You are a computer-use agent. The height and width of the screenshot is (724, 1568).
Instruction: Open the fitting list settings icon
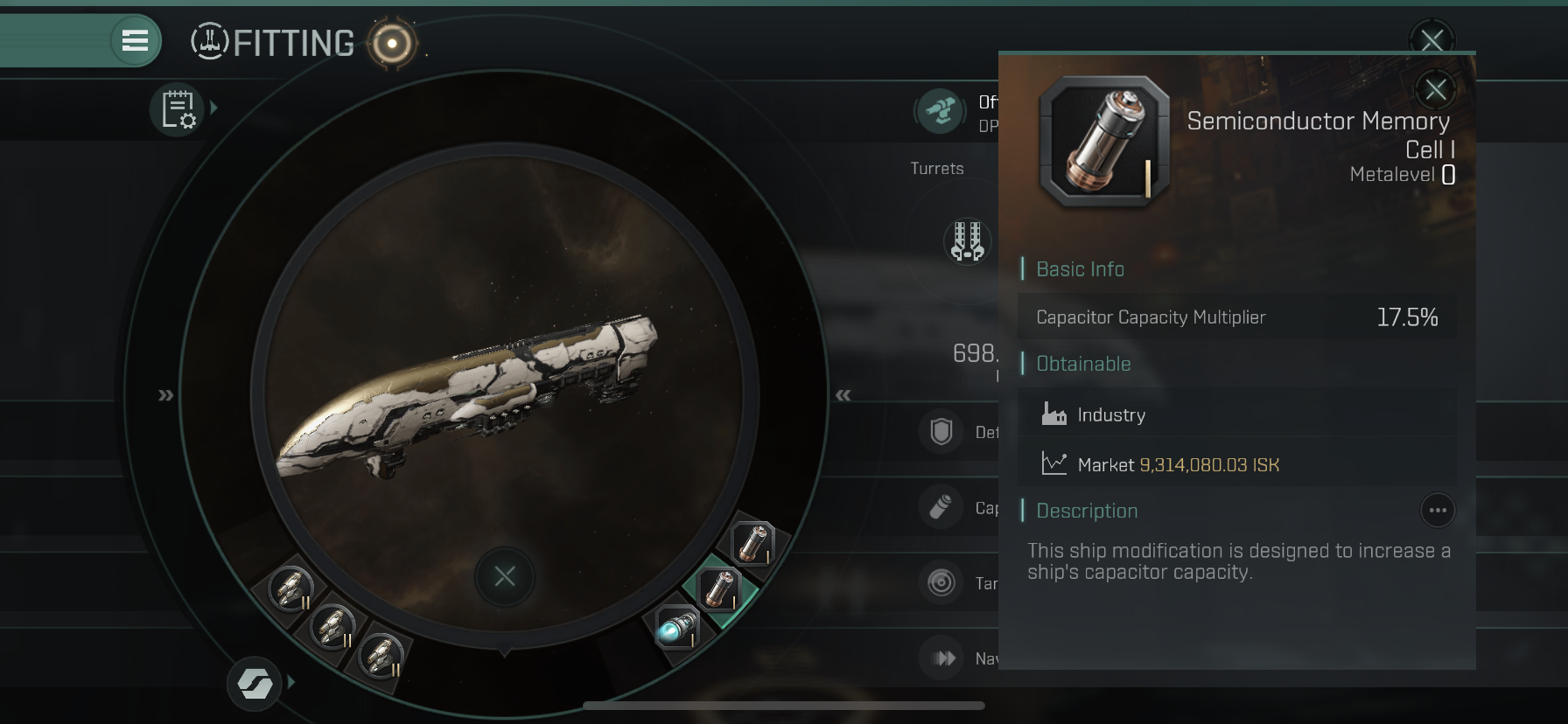(x=178, y=110)
